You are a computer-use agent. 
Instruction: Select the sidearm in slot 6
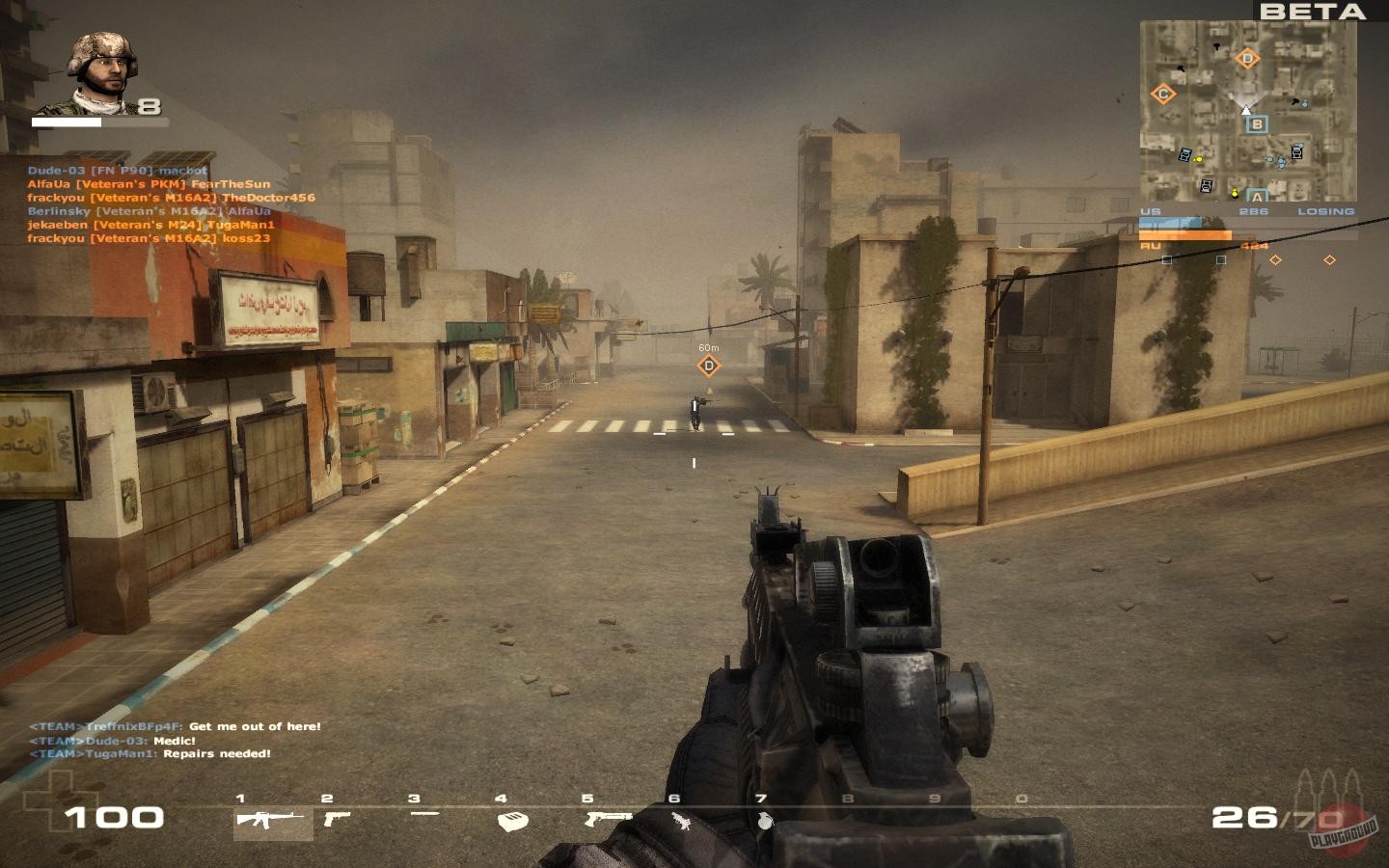pos(681,822)
